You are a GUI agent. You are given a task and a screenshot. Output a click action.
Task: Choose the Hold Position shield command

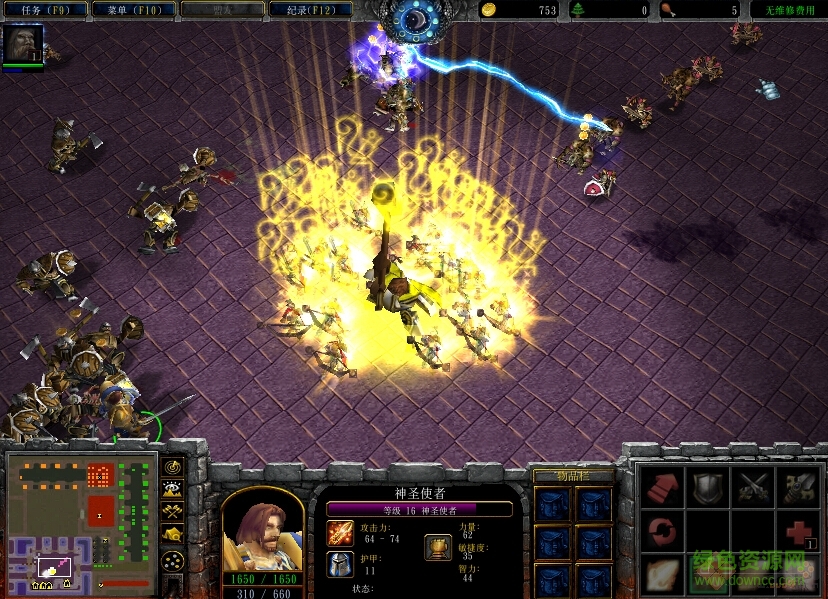707,487
